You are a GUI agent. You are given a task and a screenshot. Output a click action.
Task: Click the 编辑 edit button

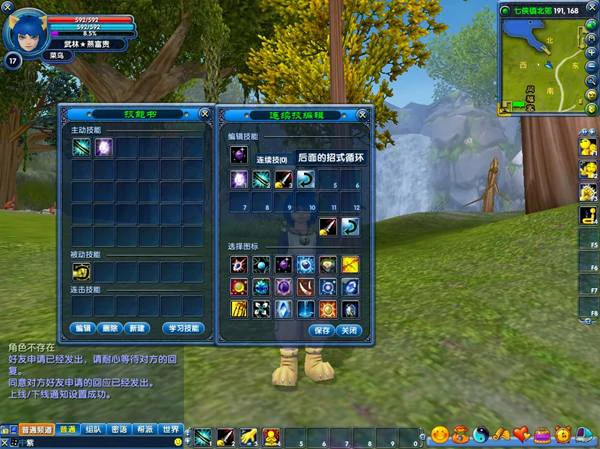tap(83, 328)
